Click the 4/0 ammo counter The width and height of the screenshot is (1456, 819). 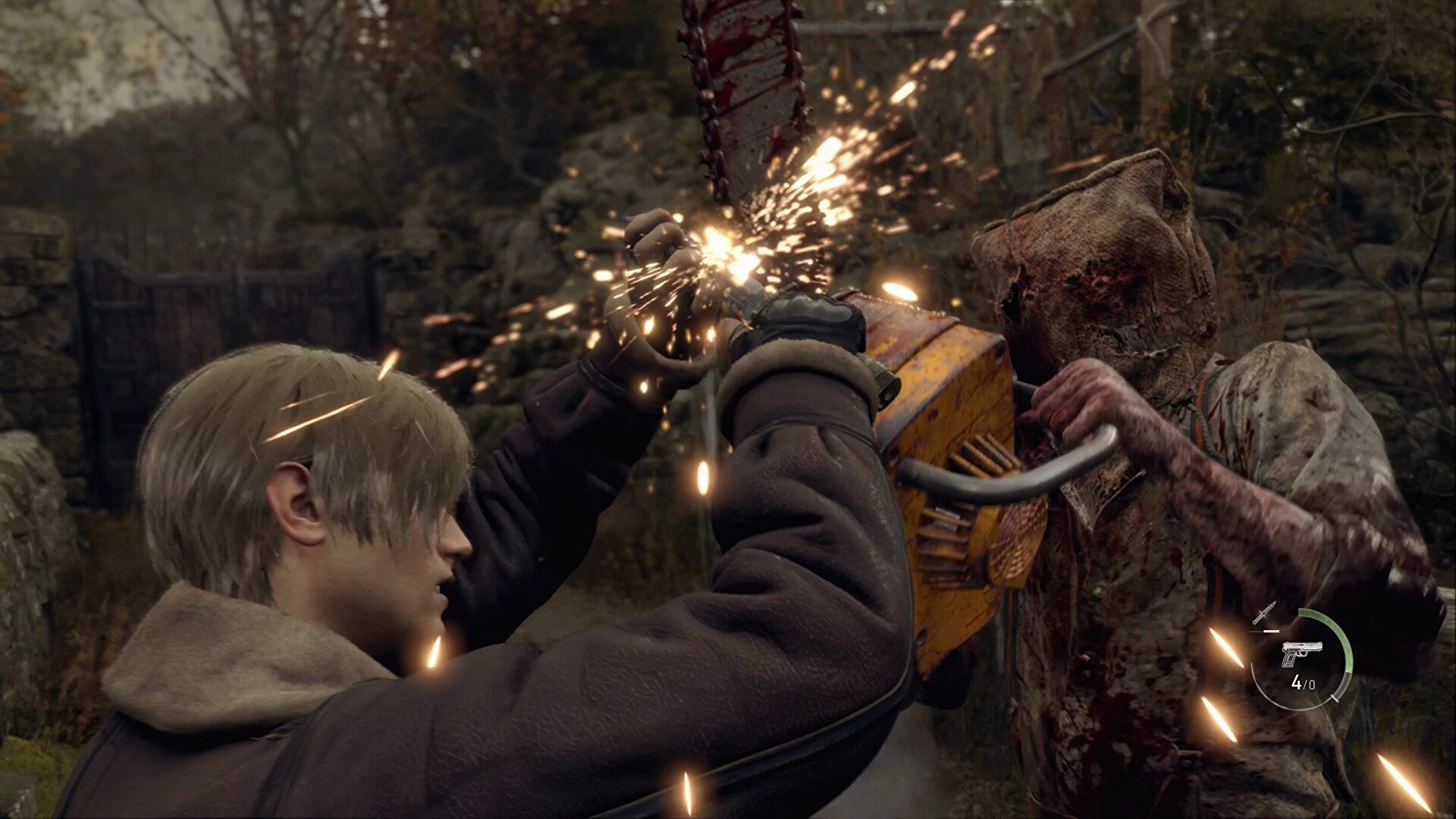[1304, 683]
